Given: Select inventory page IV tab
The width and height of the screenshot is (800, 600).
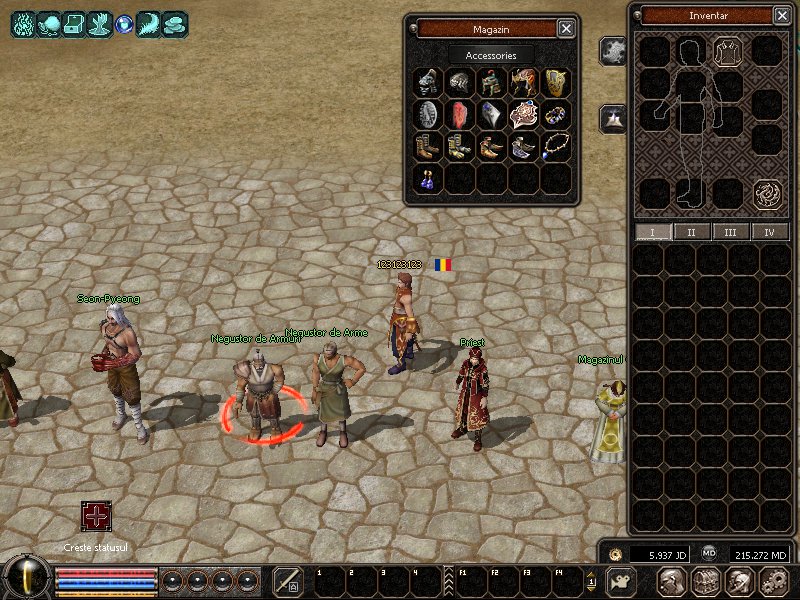Looking at the screenshot, I should coord(769,232).
